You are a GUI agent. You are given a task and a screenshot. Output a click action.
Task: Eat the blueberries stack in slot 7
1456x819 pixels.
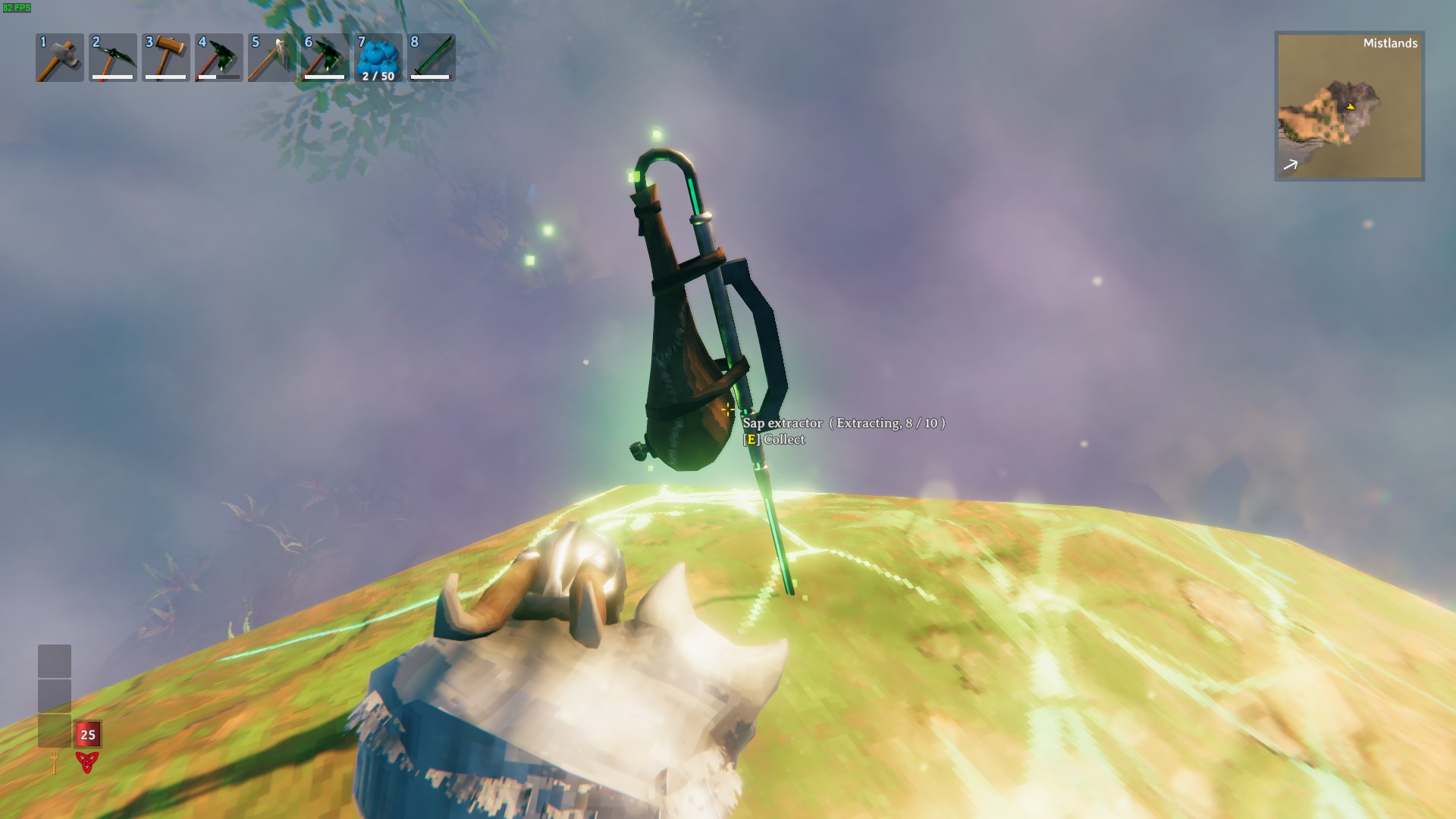click(378, 58)
